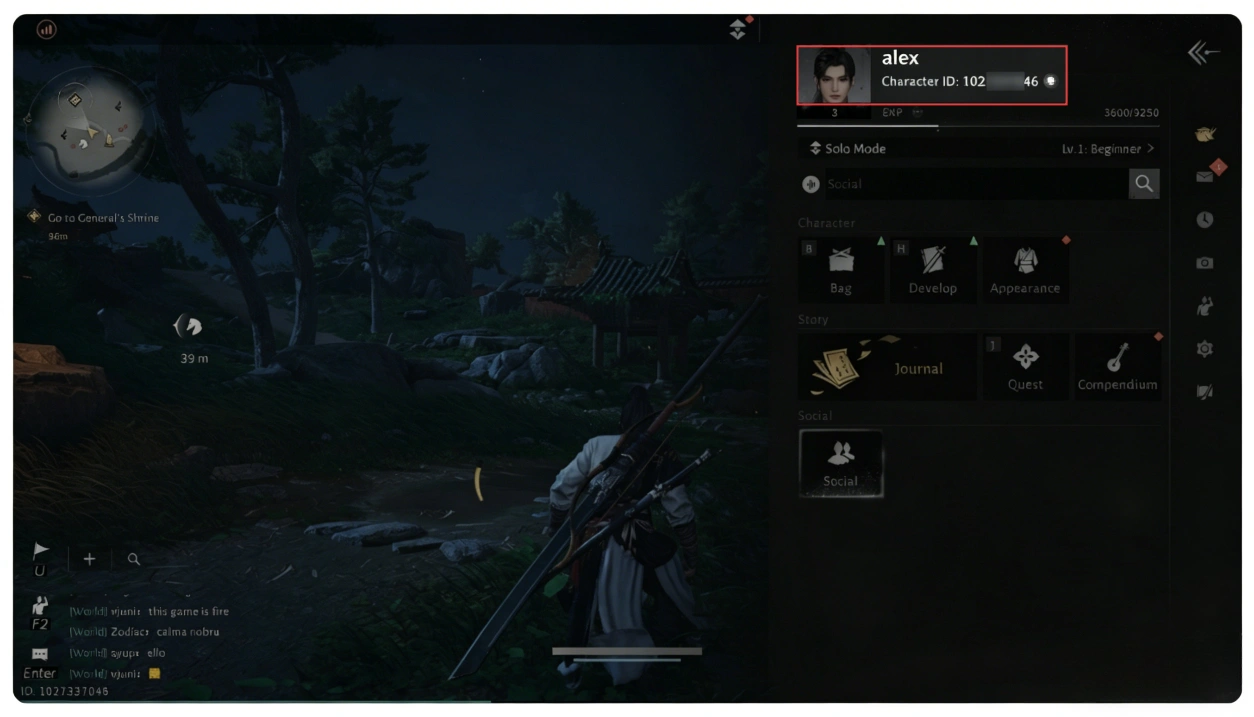
Task: Open the chat speech-bubble icon
Action: pyautogui.click(x=41, y=654)
